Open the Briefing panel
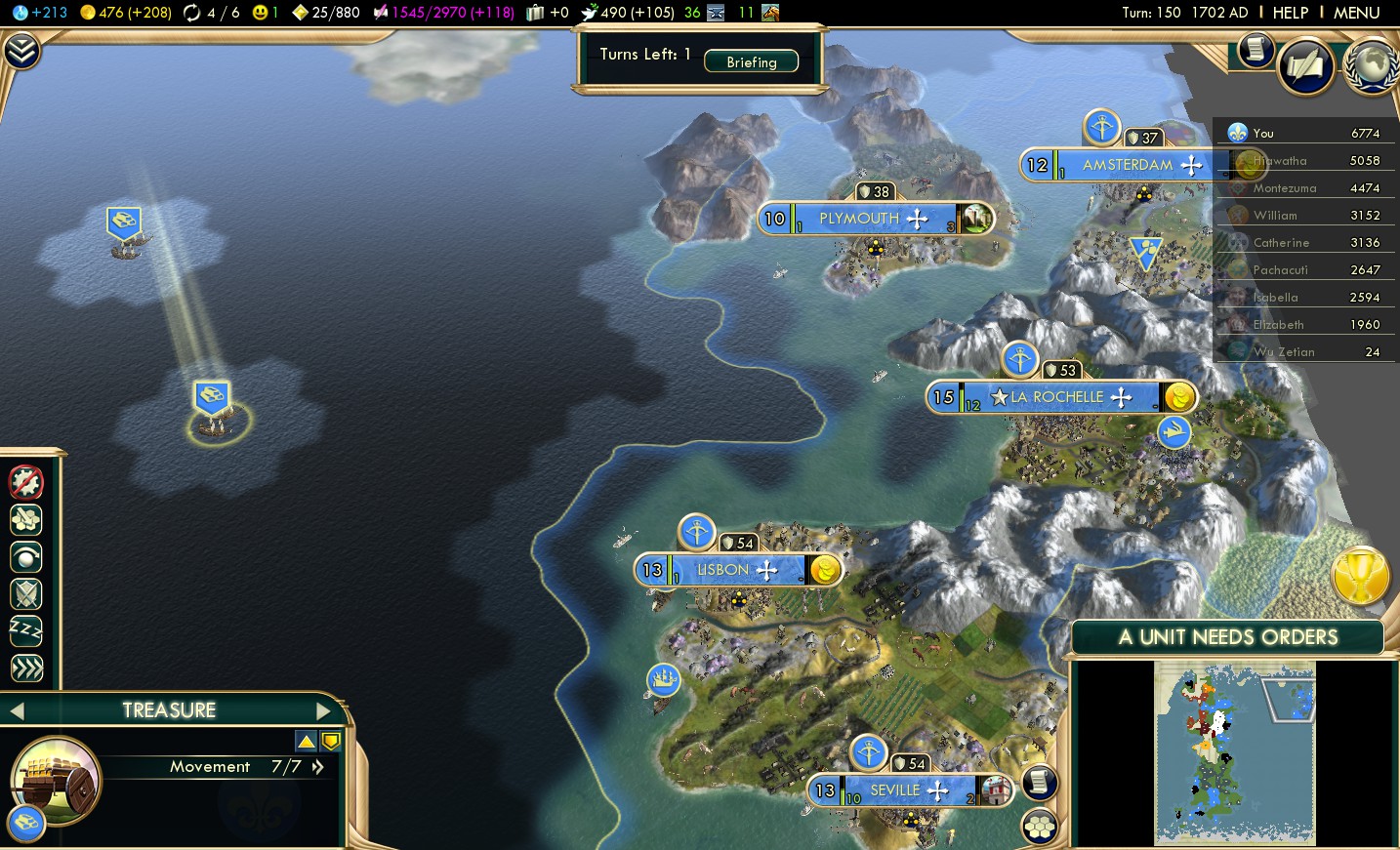Image resolution: width=1400 pixels, height=850 pixels. 751,61
